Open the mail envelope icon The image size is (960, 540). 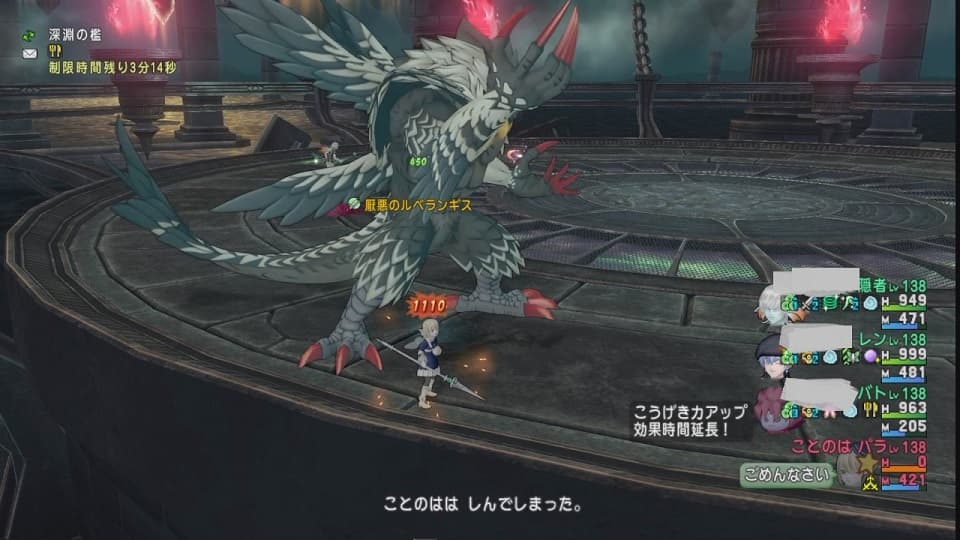28,52
